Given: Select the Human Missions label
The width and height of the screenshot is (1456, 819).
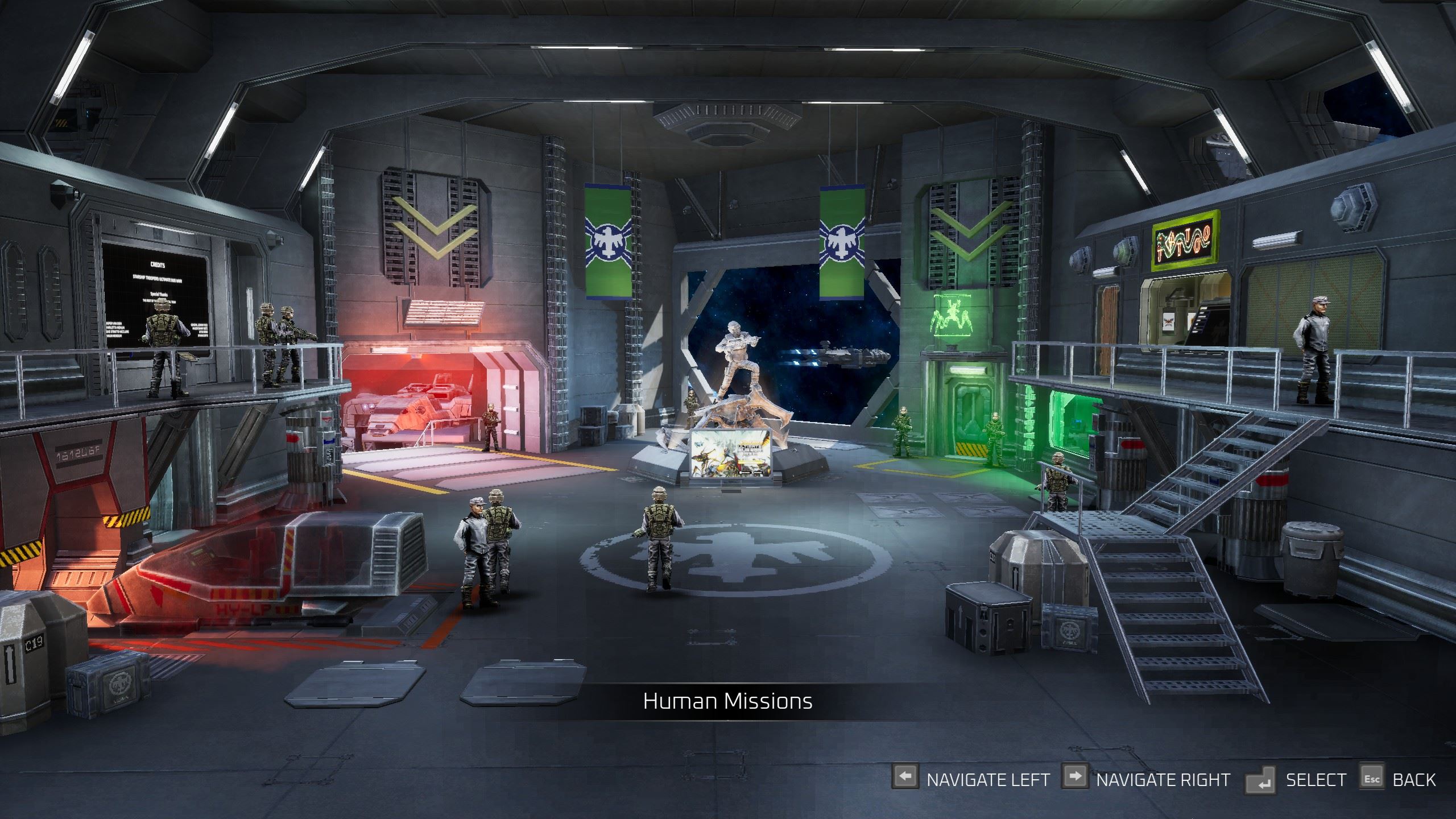Looking at the screenshot, I should (x=727, y=701).
